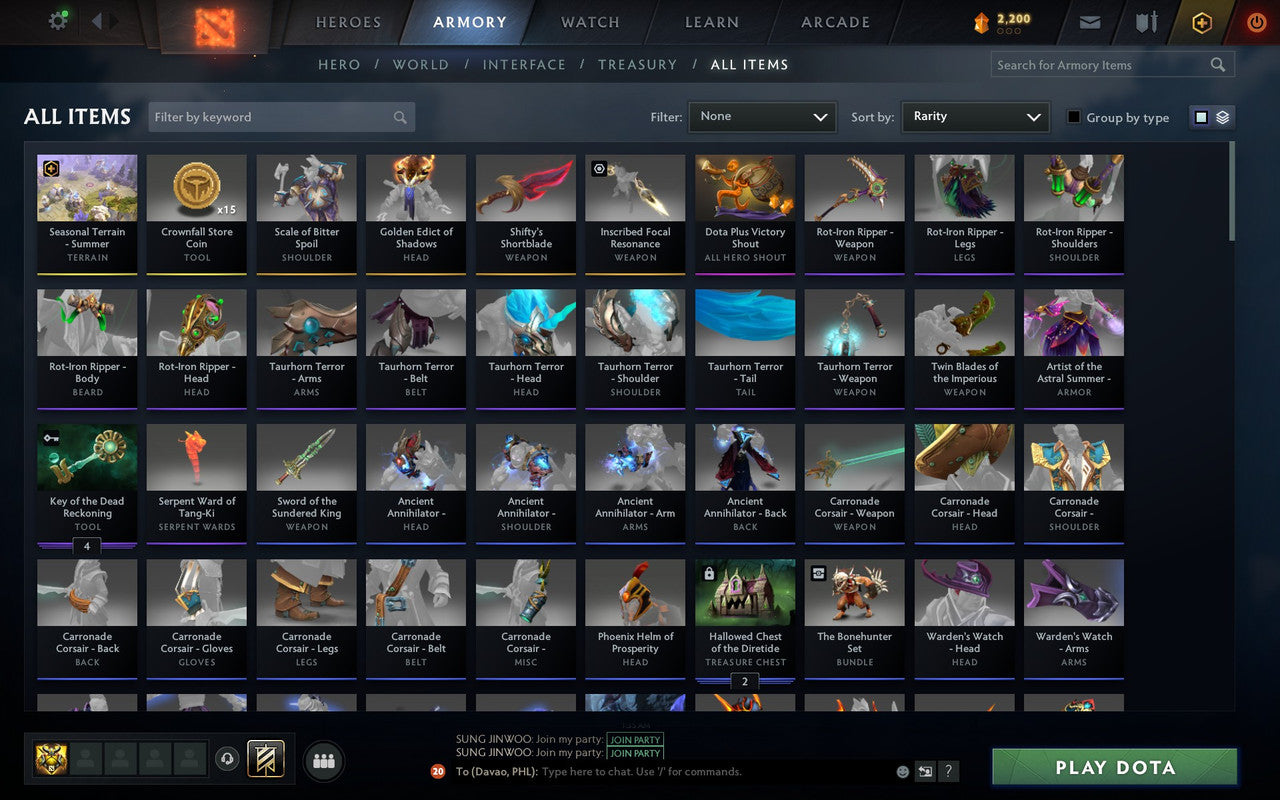This screenshot has height=800, width=1280.
Task: Open the settings gear icon
Action: pos(57,20)
